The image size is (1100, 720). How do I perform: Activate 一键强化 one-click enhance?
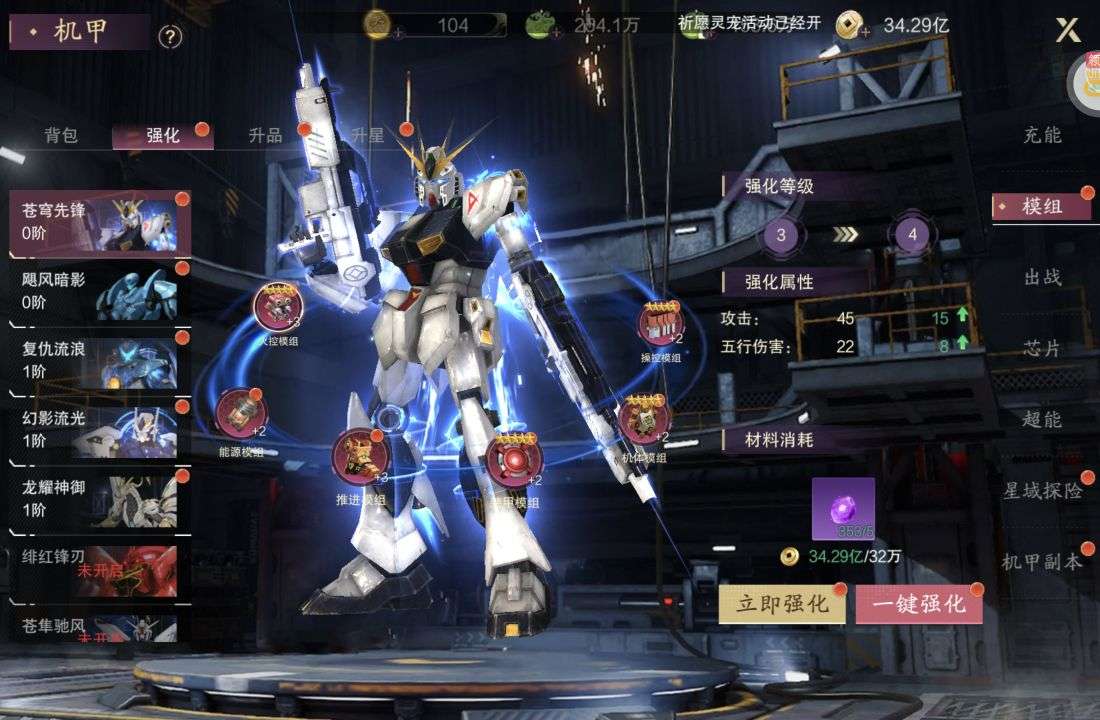[918, 604]
